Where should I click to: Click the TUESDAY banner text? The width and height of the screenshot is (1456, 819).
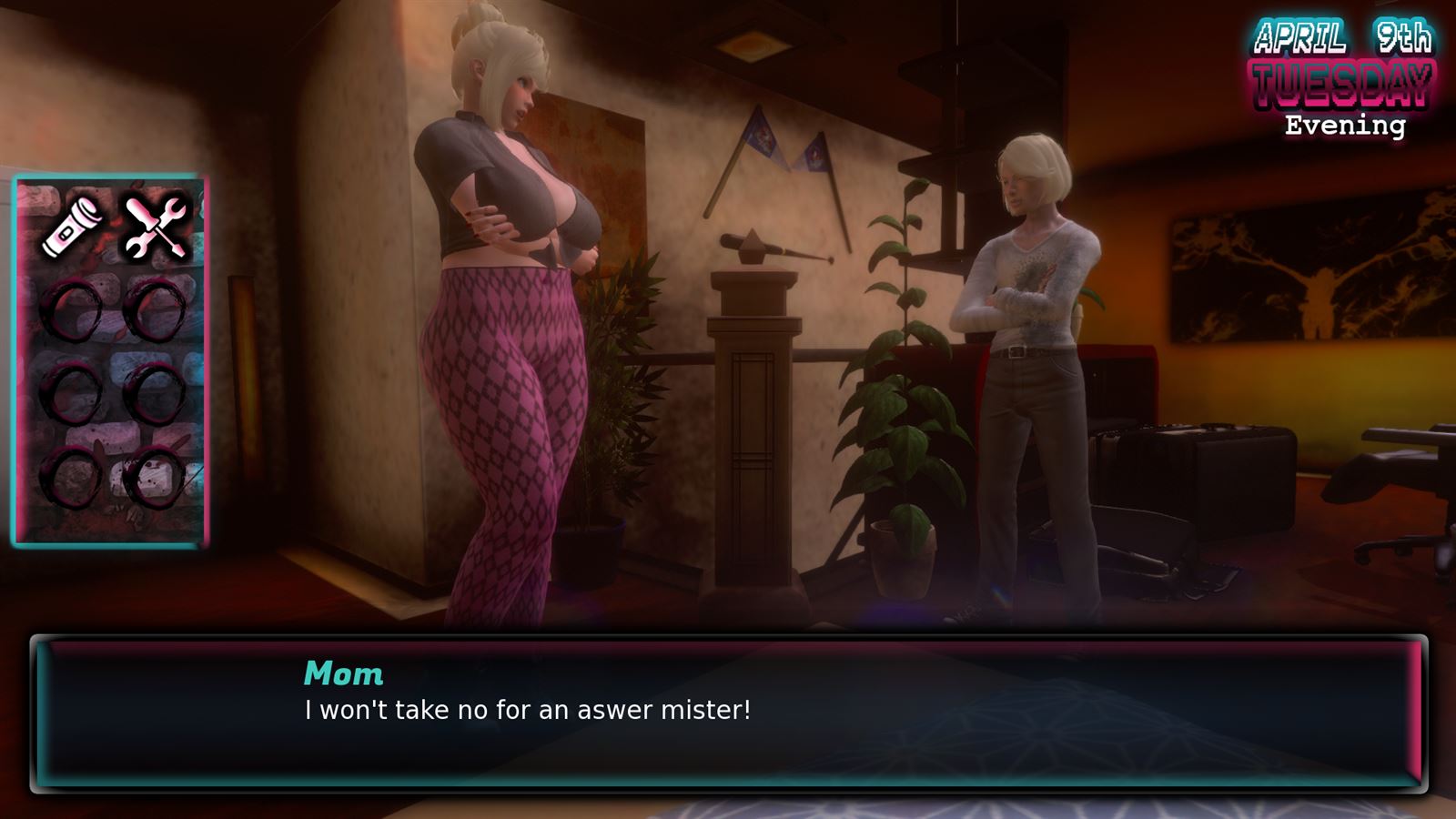coord(1342,84)
